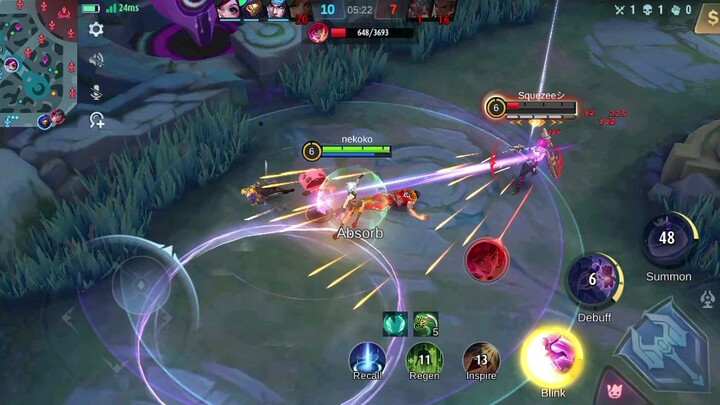Use the Regen ability
This screenshot has width=720, height=405.
click(424, 359)
